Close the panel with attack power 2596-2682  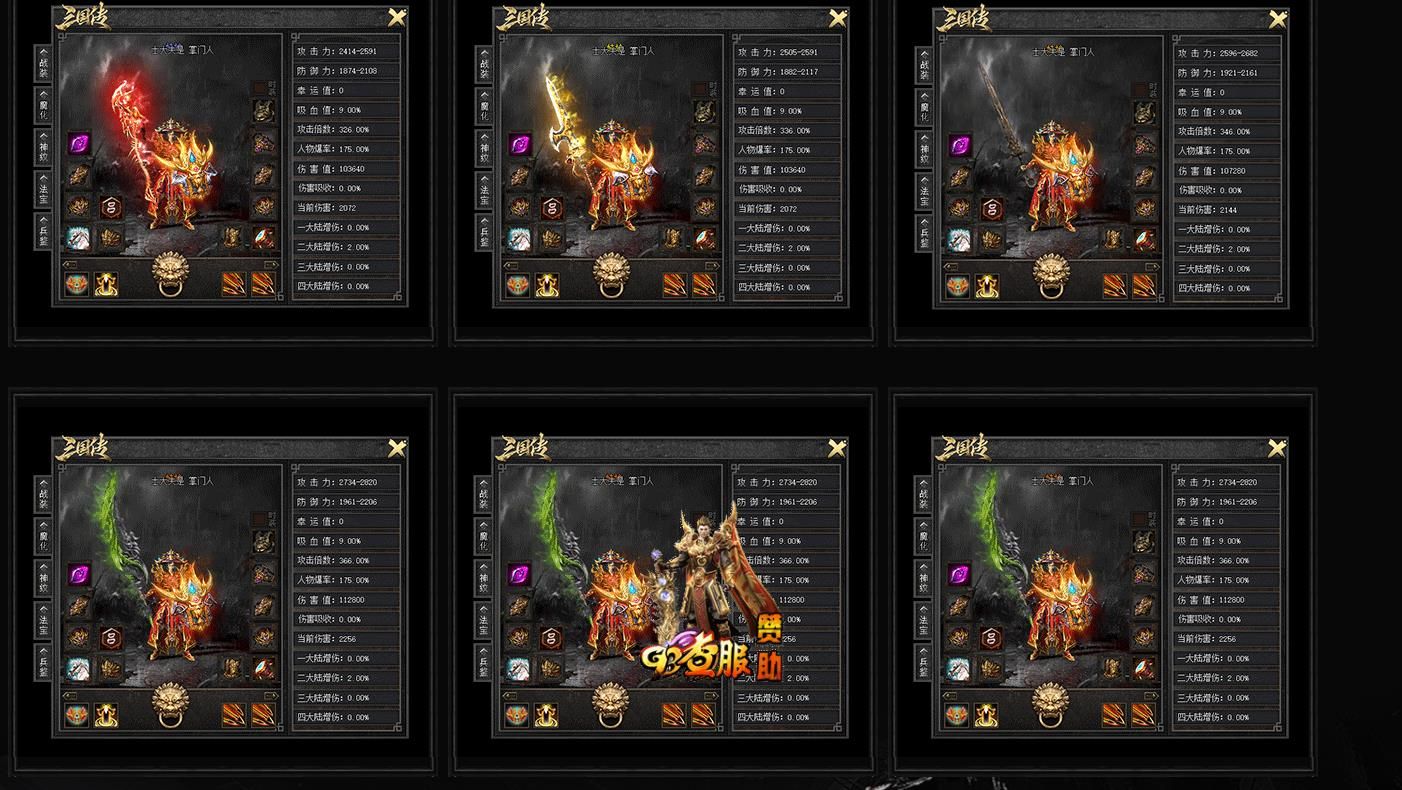pyautogui.click(x=1278, y=19)
